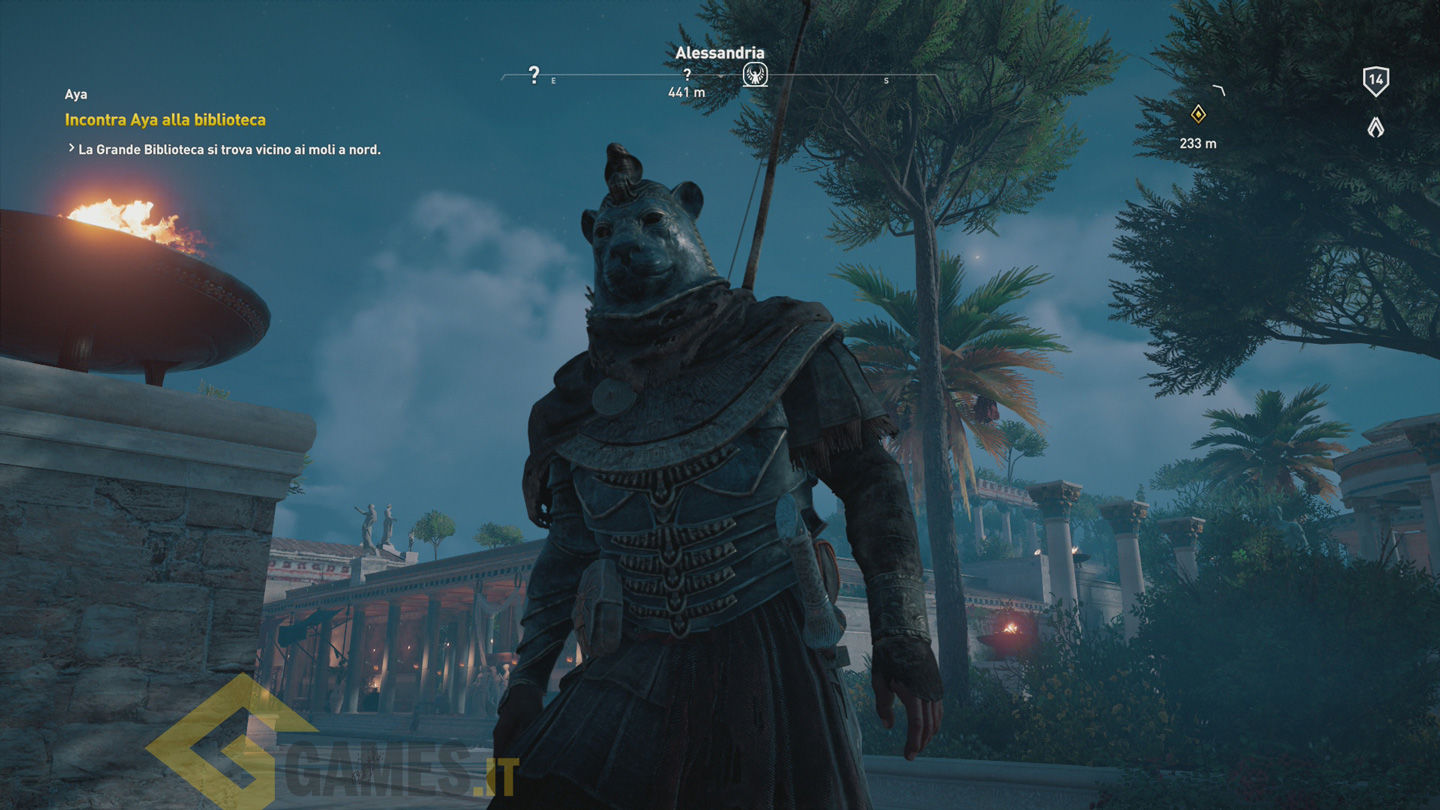Click the flame icon below the level badge
The height and width of the screenshot is (810, 1440).
pyautogui.click(x=1376, y=127)
